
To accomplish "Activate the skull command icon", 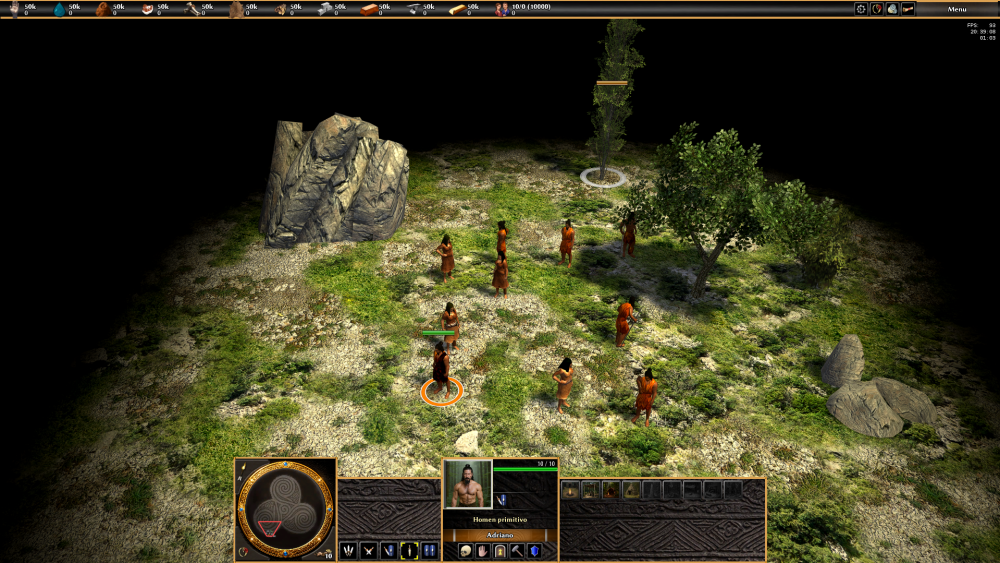I will (465, 551).
